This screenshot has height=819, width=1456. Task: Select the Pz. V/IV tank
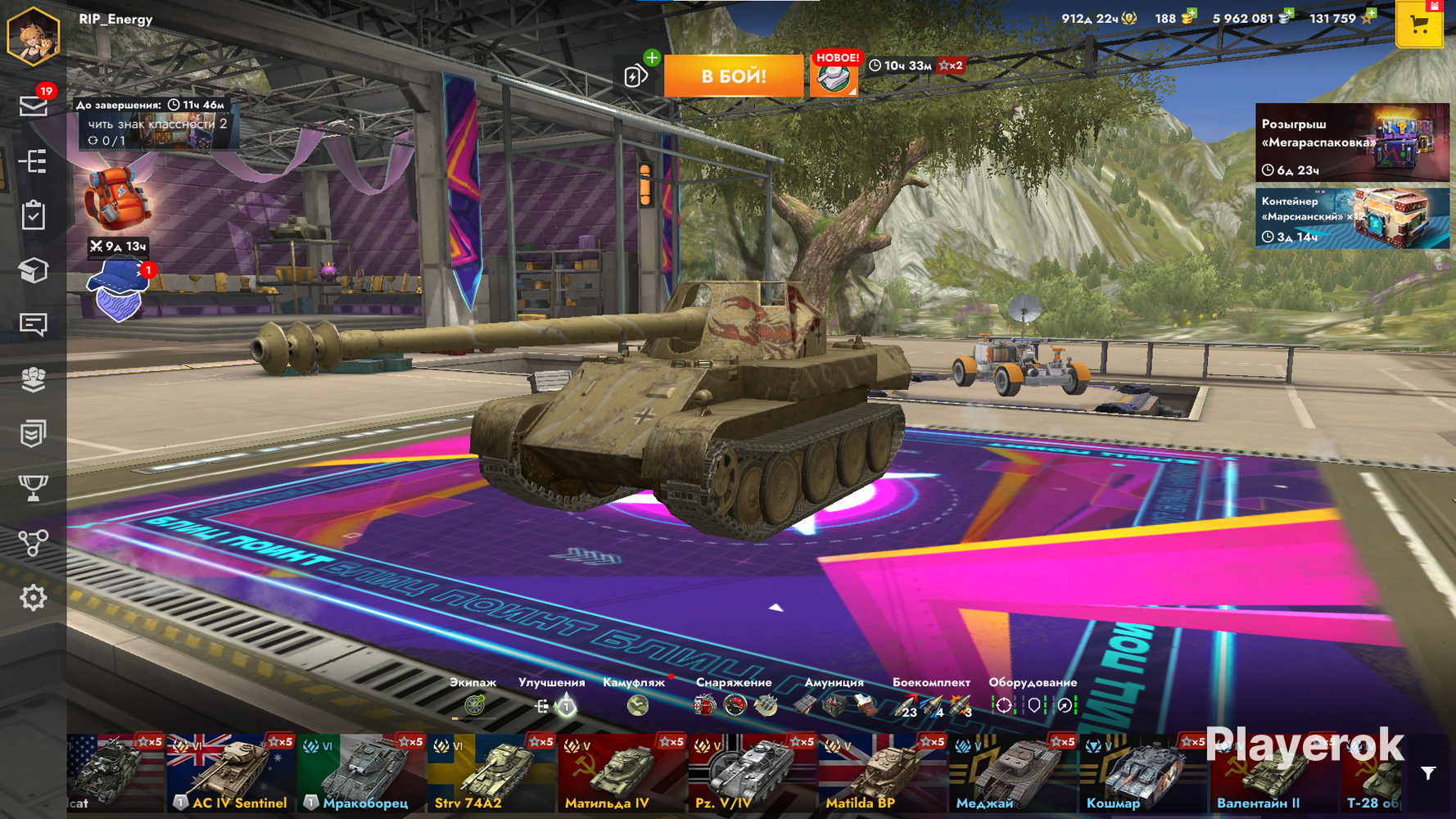point(752,774)
